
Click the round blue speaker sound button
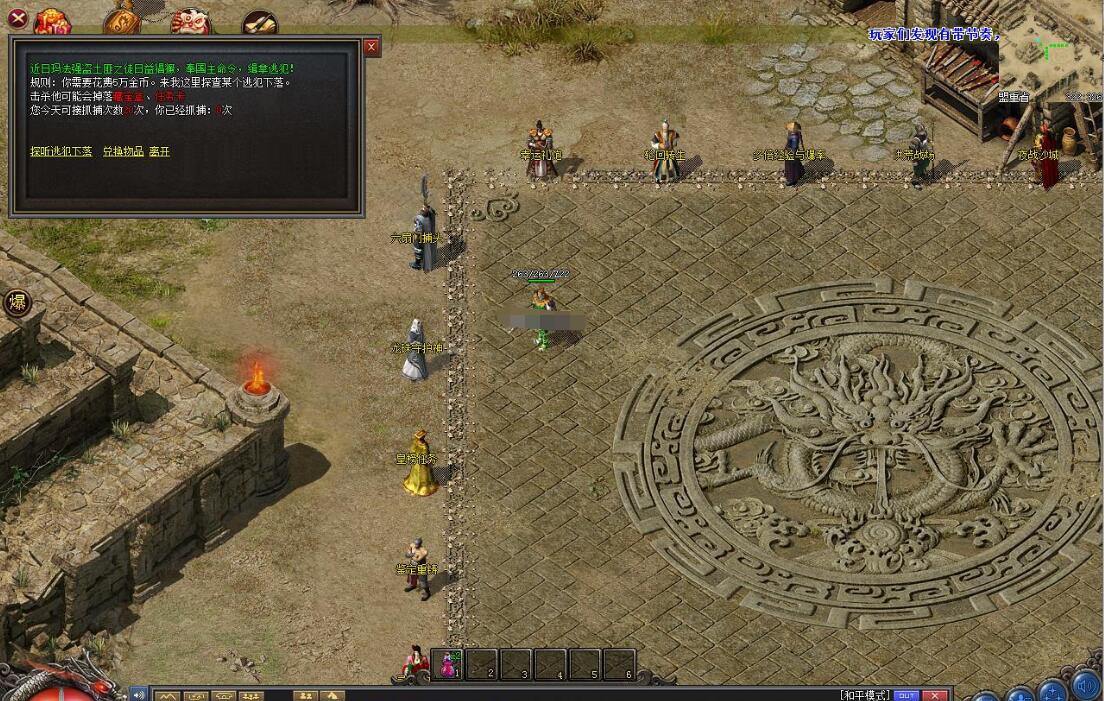pyautogui.click(x=1085, y=687)
